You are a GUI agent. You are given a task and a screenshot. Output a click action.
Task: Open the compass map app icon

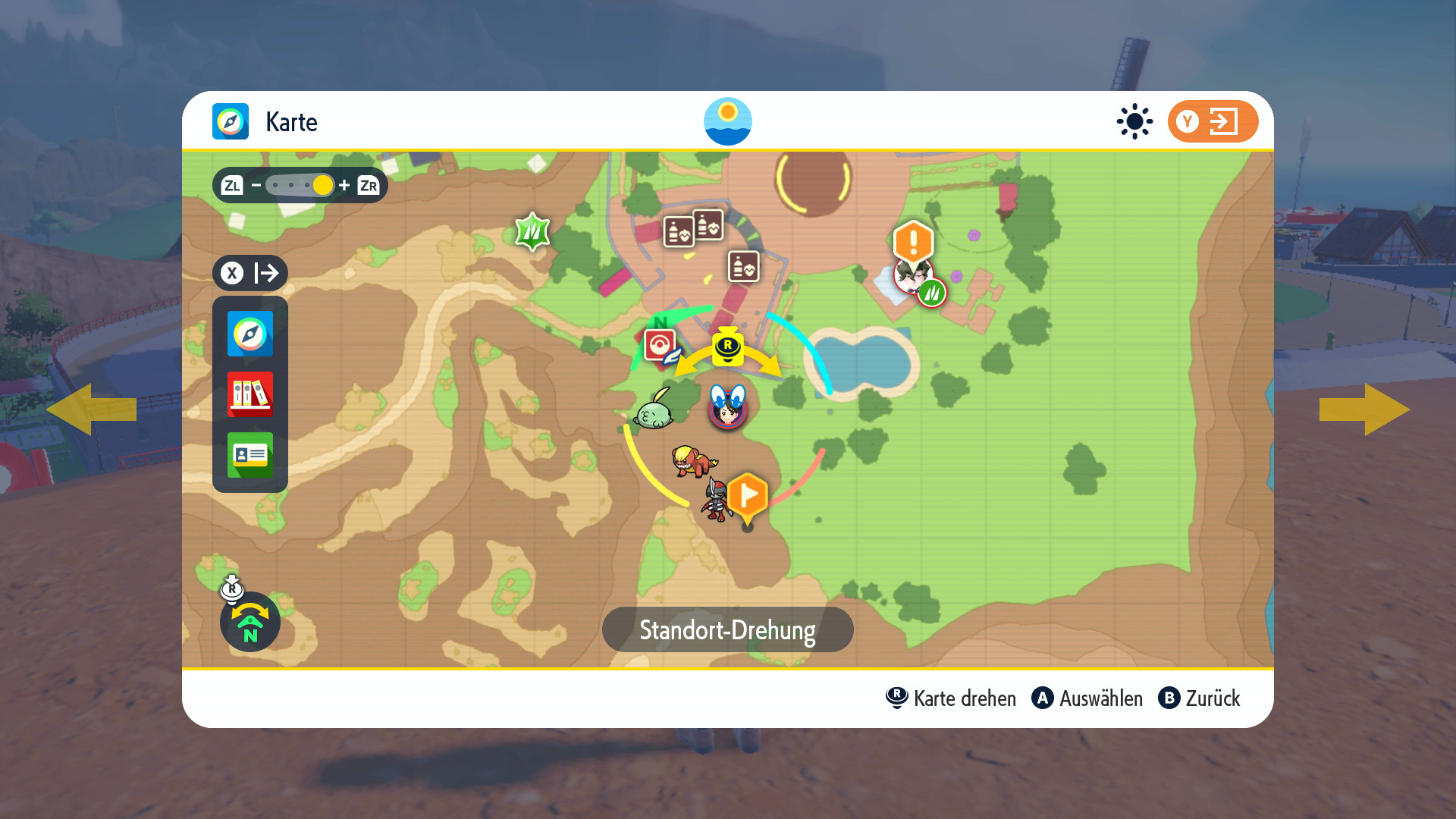(250, 334)
